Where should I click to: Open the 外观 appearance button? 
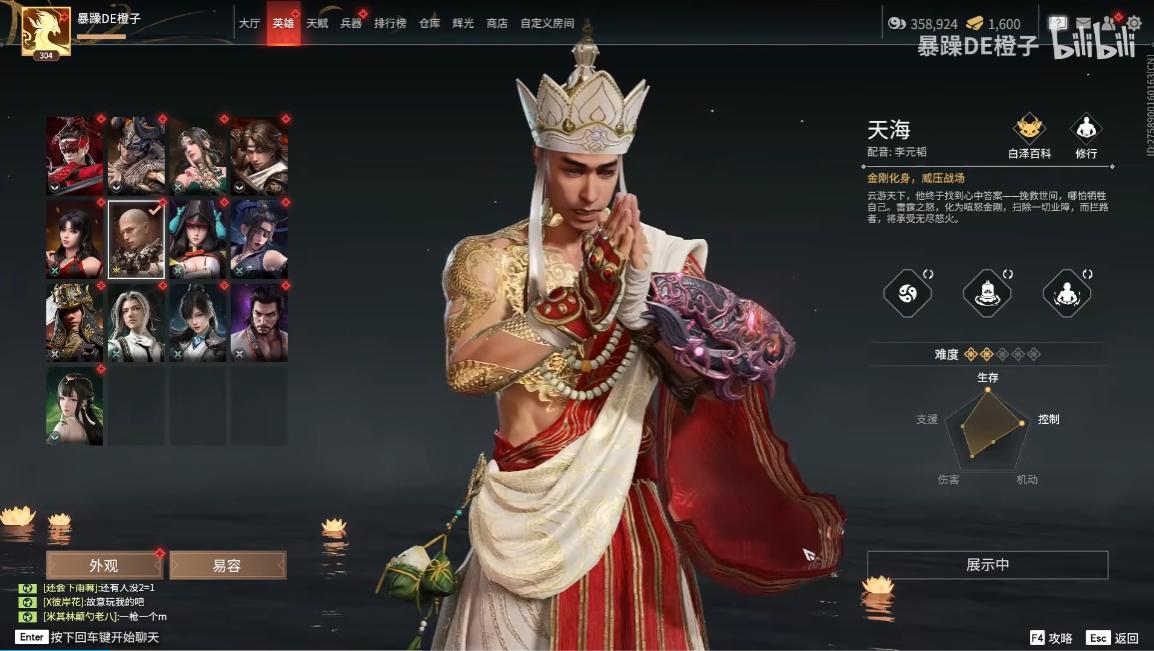tap(104, 565)
